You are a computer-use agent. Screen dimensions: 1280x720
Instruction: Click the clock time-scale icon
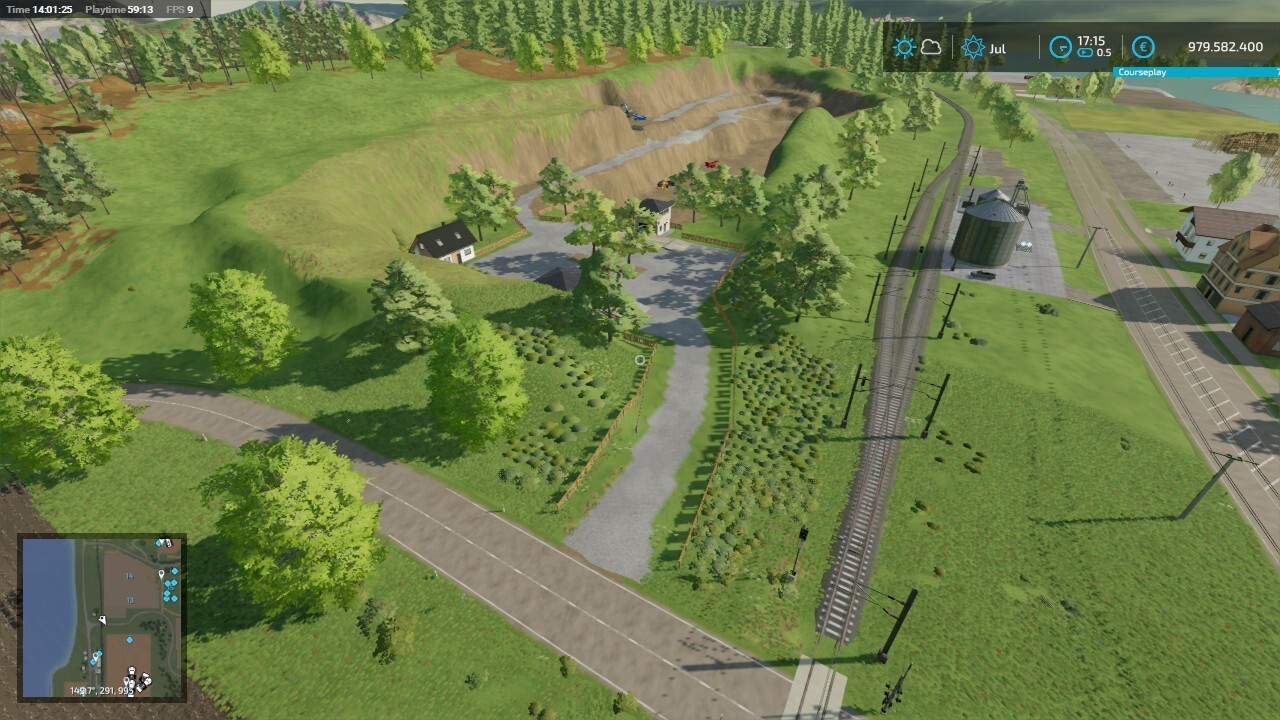click(x=1060, y=47)
